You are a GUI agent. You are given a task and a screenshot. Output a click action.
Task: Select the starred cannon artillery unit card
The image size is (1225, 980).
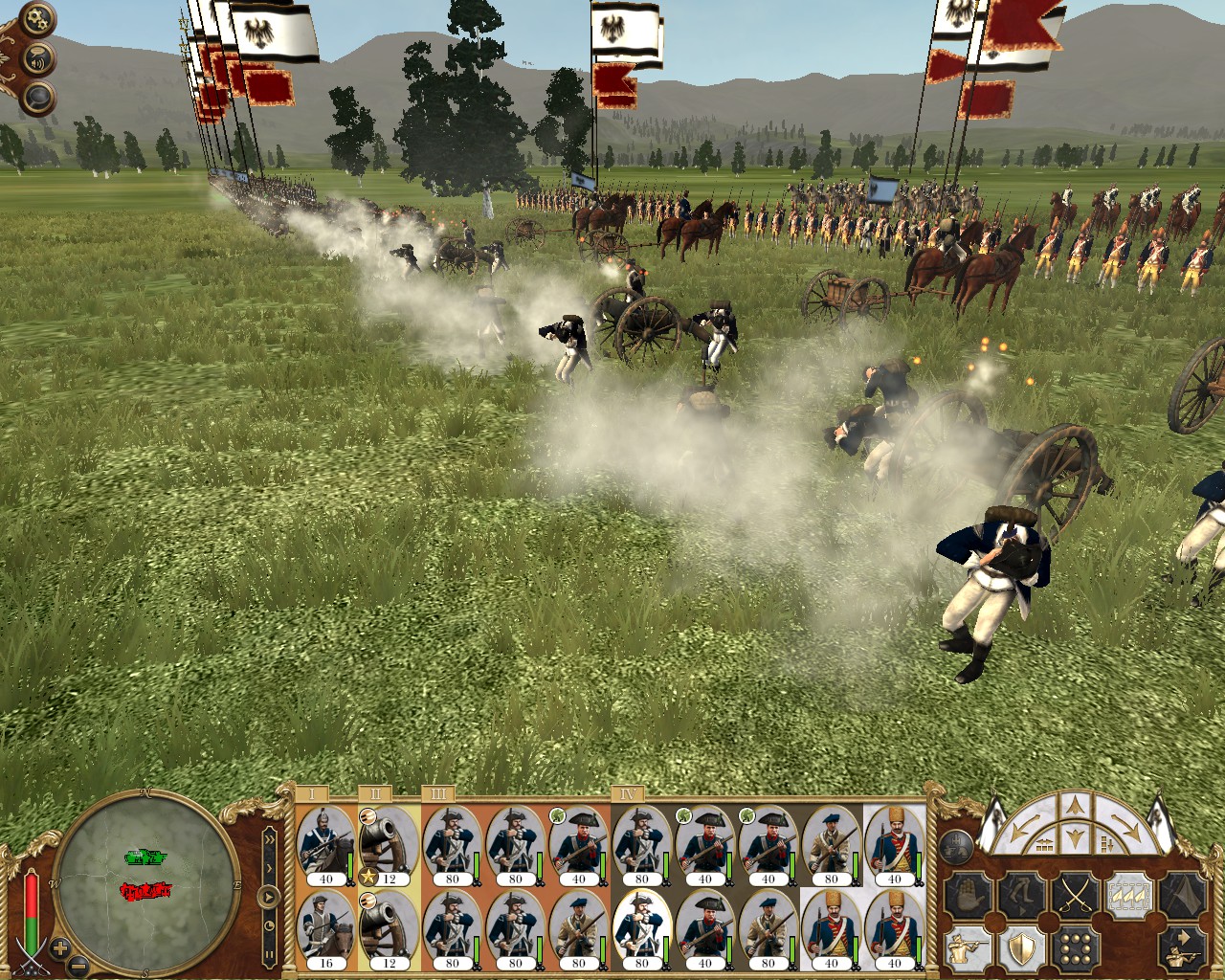(x=389, y=846)
